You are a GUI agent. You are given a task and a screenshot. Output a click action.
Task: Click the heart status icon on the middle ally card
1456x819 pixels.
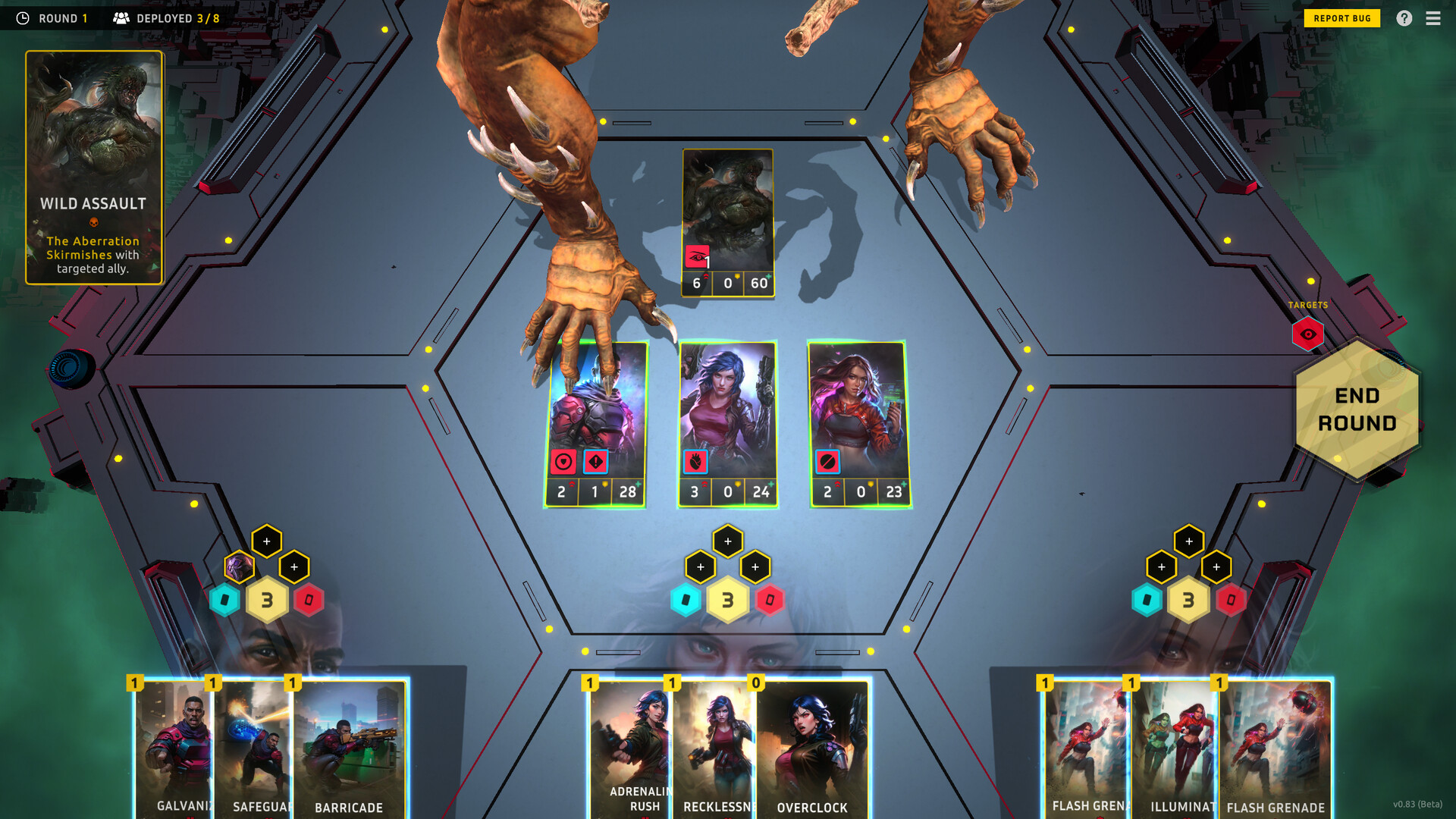point(695,460)
